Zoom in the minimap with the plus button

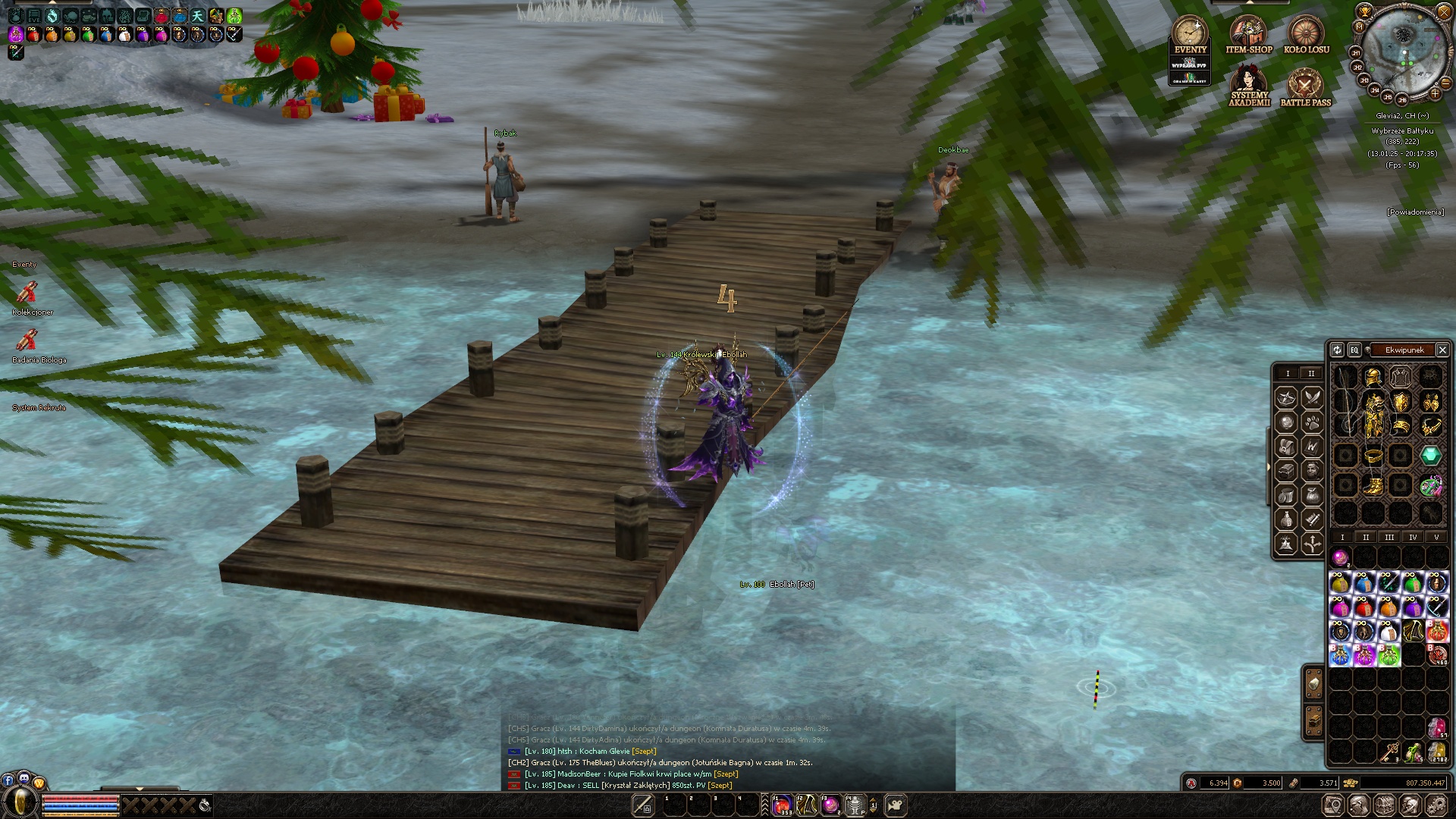1435,93
